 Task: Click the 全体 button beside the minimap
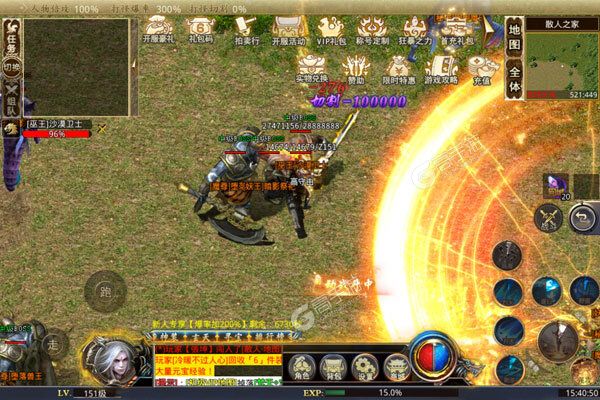(514, 79)
